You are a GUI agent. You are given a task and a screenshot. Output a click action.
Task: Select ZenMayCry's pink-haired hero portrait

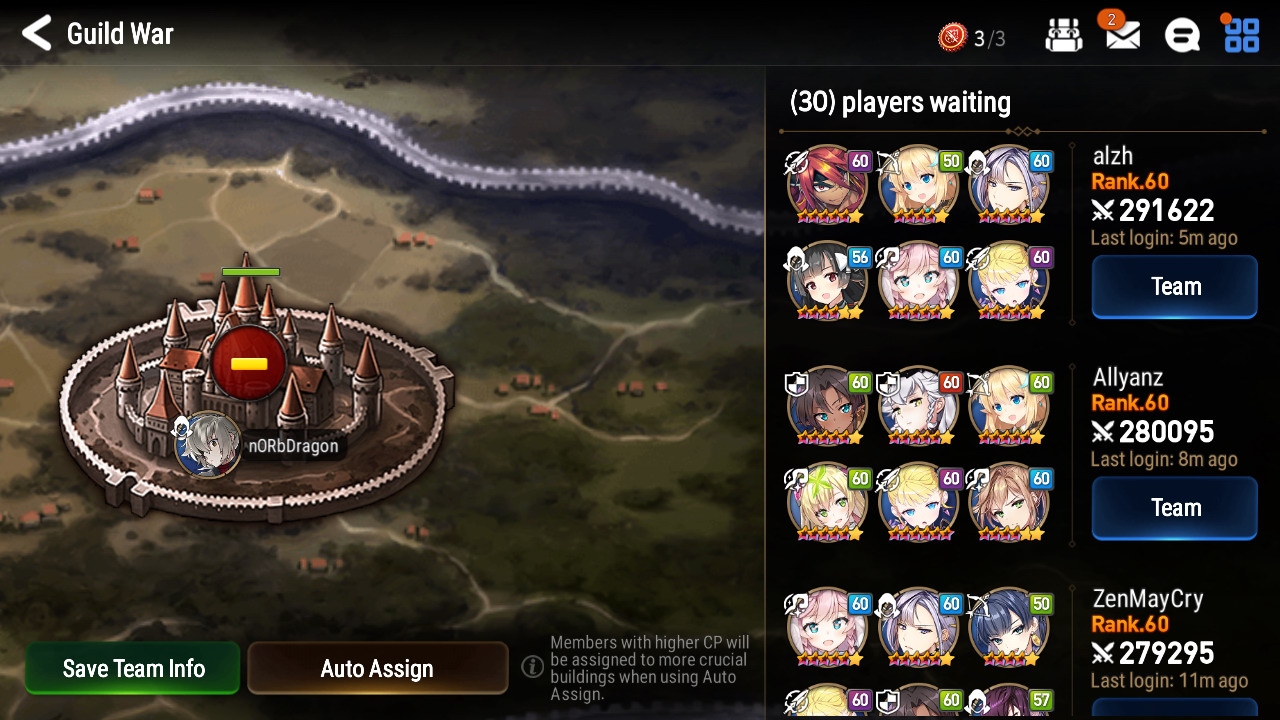pyautogui.click(x=826, y=627)
